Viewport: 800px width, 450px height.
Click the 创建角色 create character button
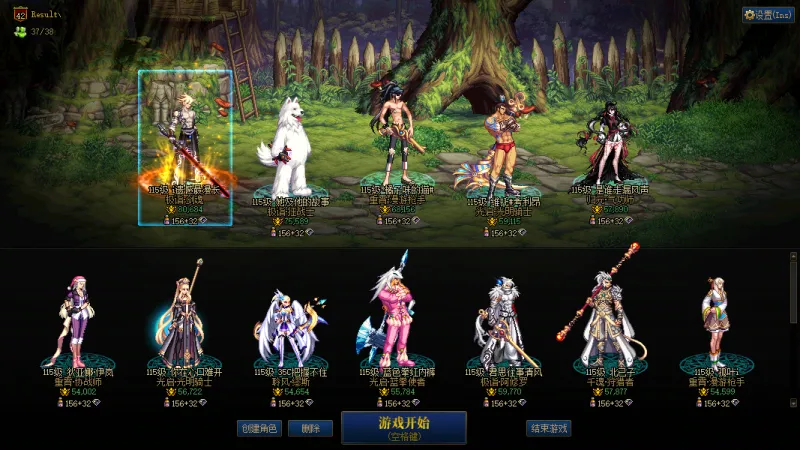259,428
